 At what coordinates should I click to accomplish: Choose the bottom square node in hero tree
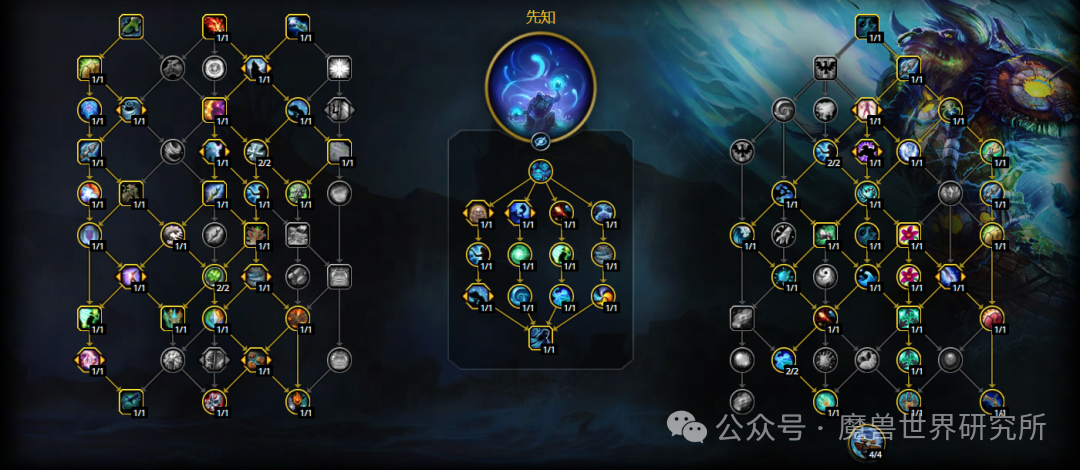click(x=540, y=337)
